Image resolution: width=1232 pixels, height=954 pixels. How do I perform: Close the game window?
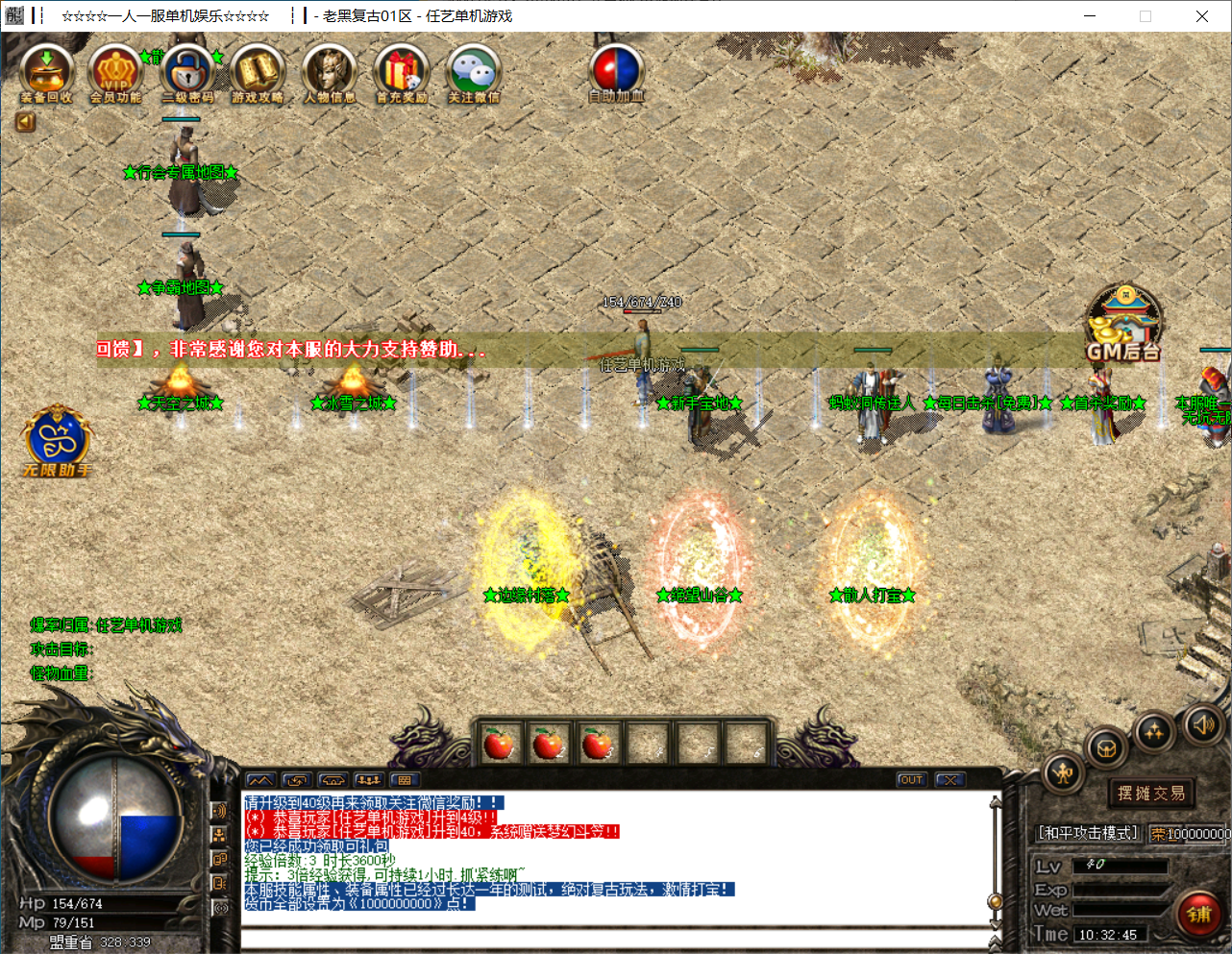point(1201,16)
